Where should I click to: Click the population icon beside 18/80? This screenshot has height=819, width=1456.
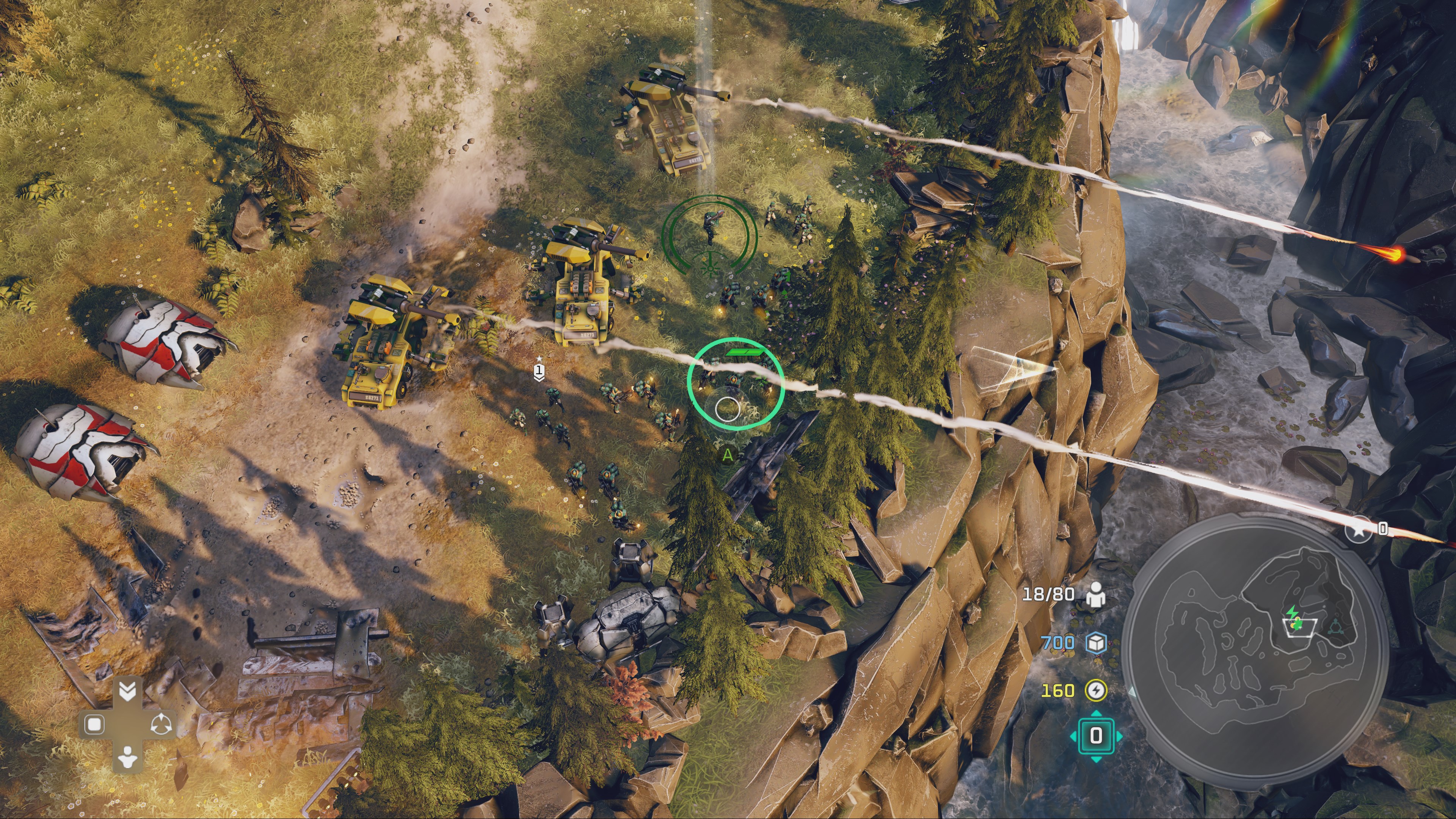(1095, 595)
